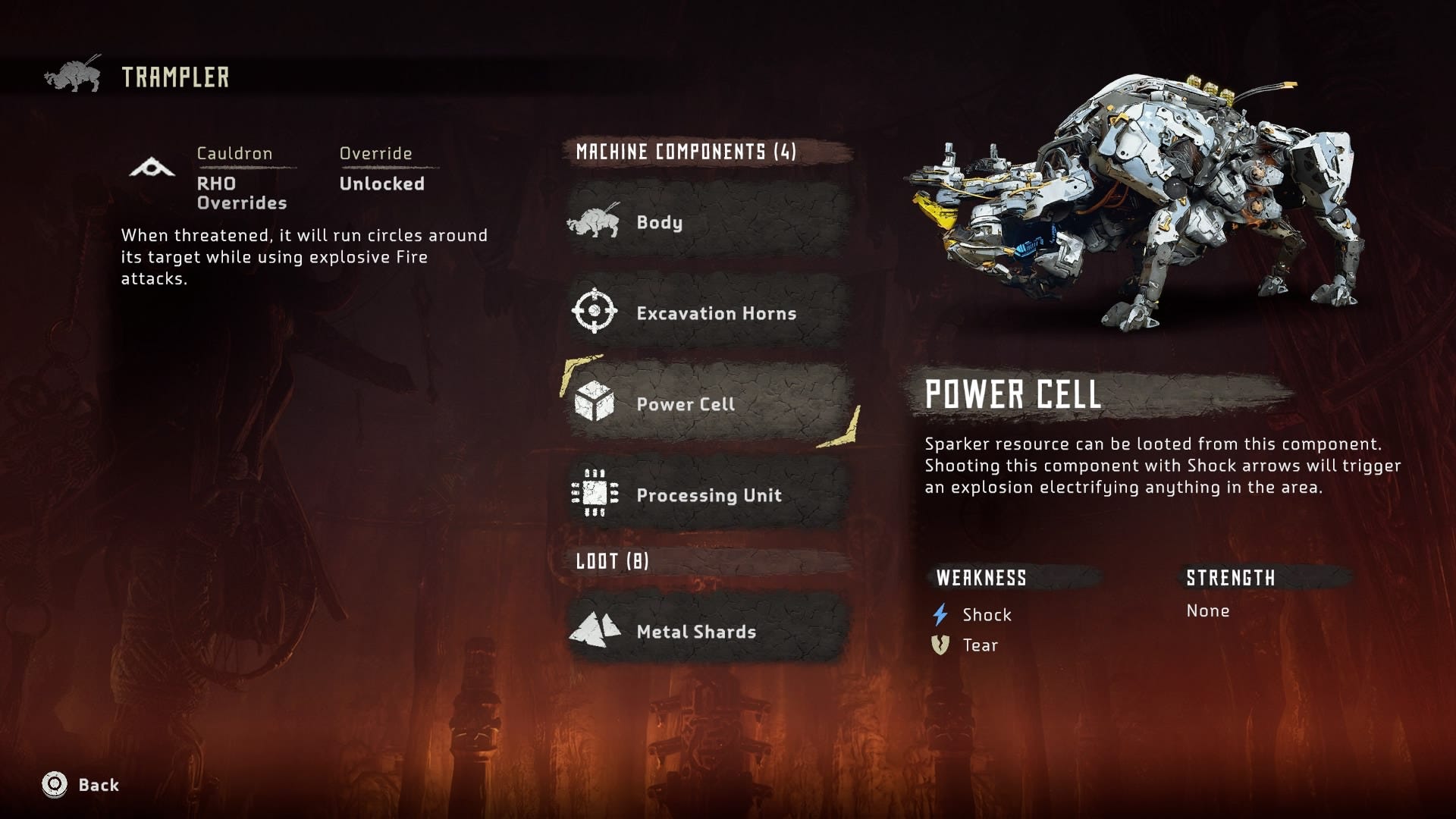Select the Metal Shards loot entry

(x=707, y=631)
